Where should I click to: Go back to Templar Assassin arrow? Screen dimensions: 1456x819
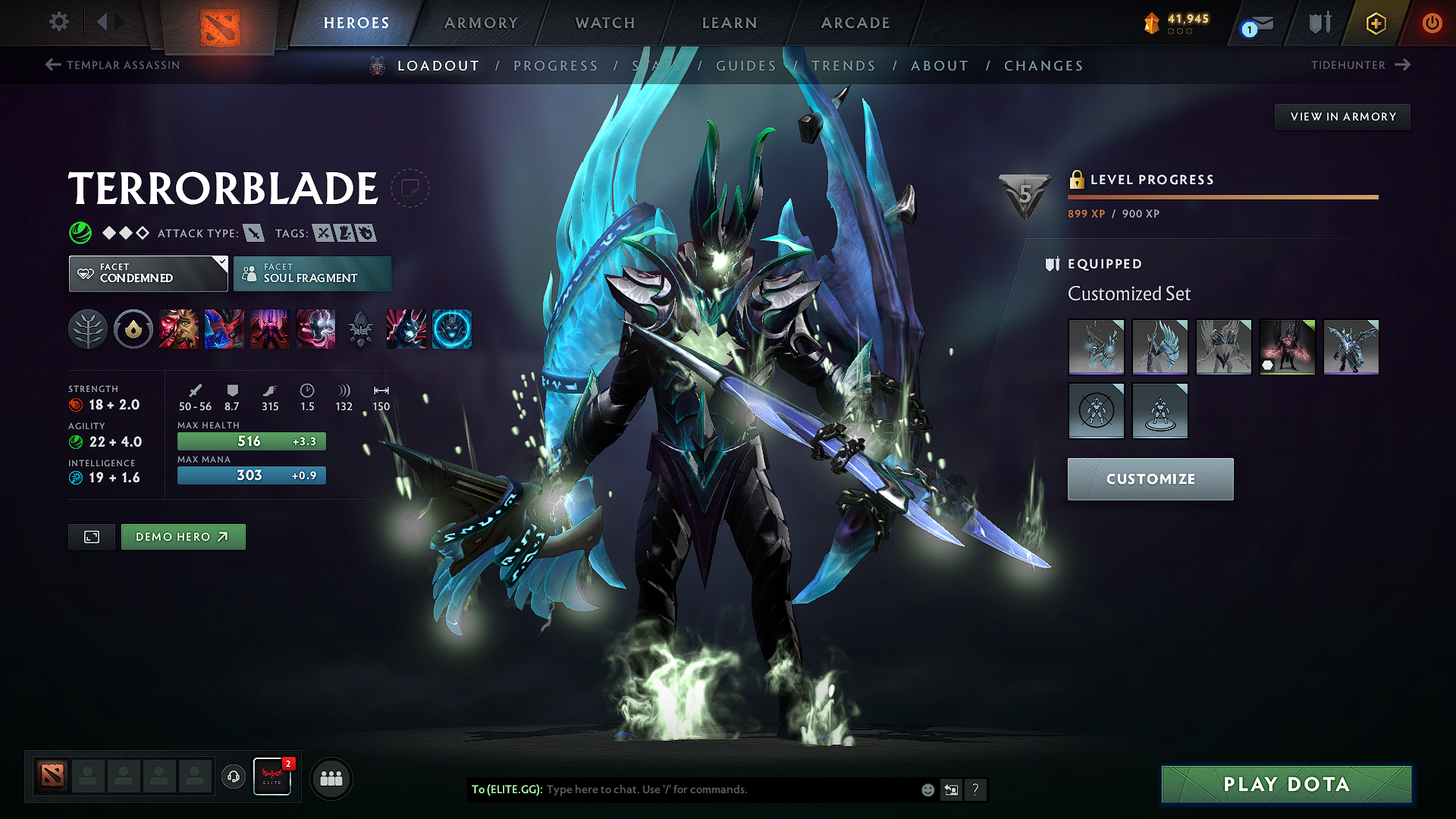tap(52, 65)
